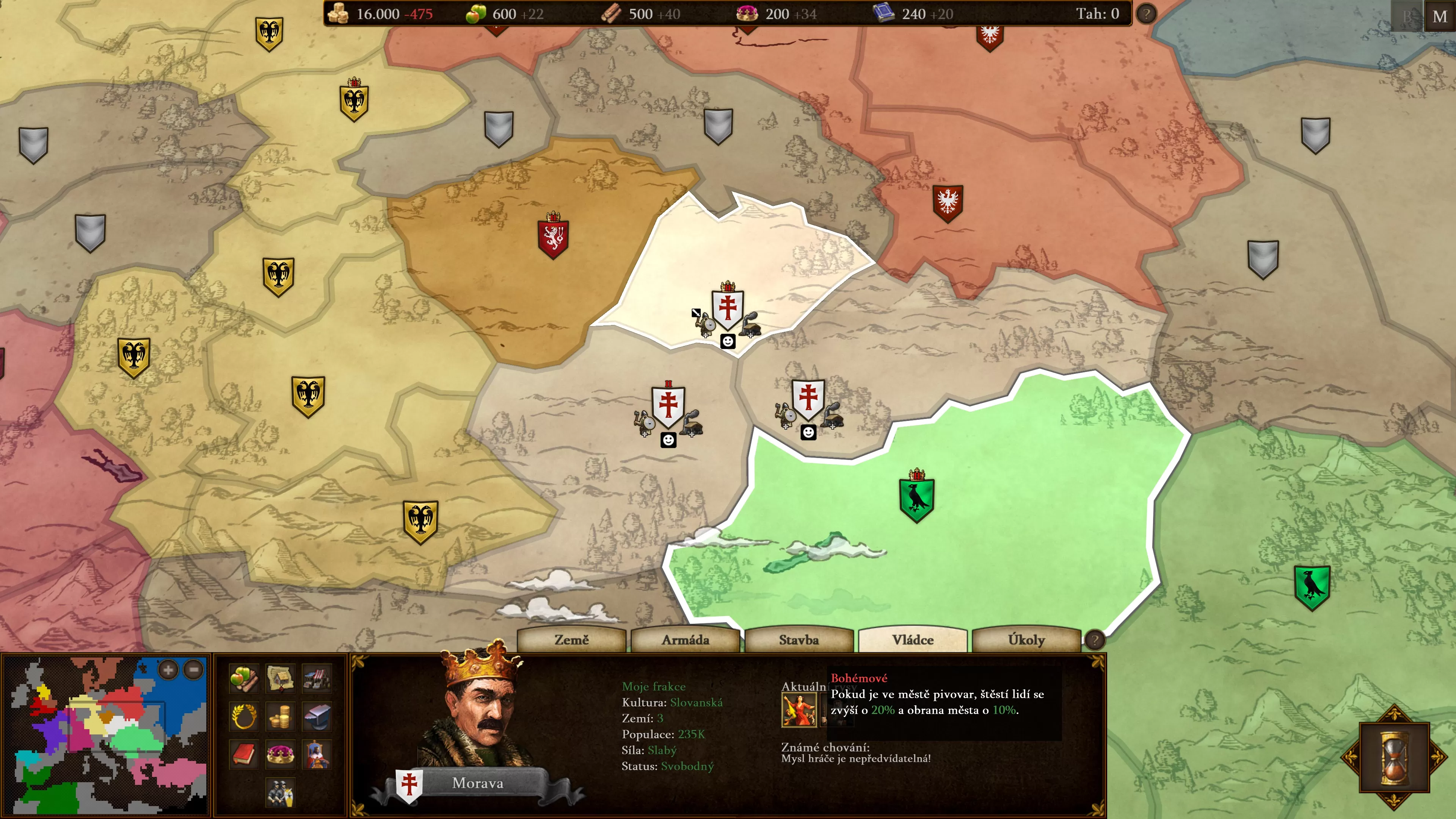Open the seated king on throne icon
Viewport: 1456px width, 819px height.
tap(317, 755)
